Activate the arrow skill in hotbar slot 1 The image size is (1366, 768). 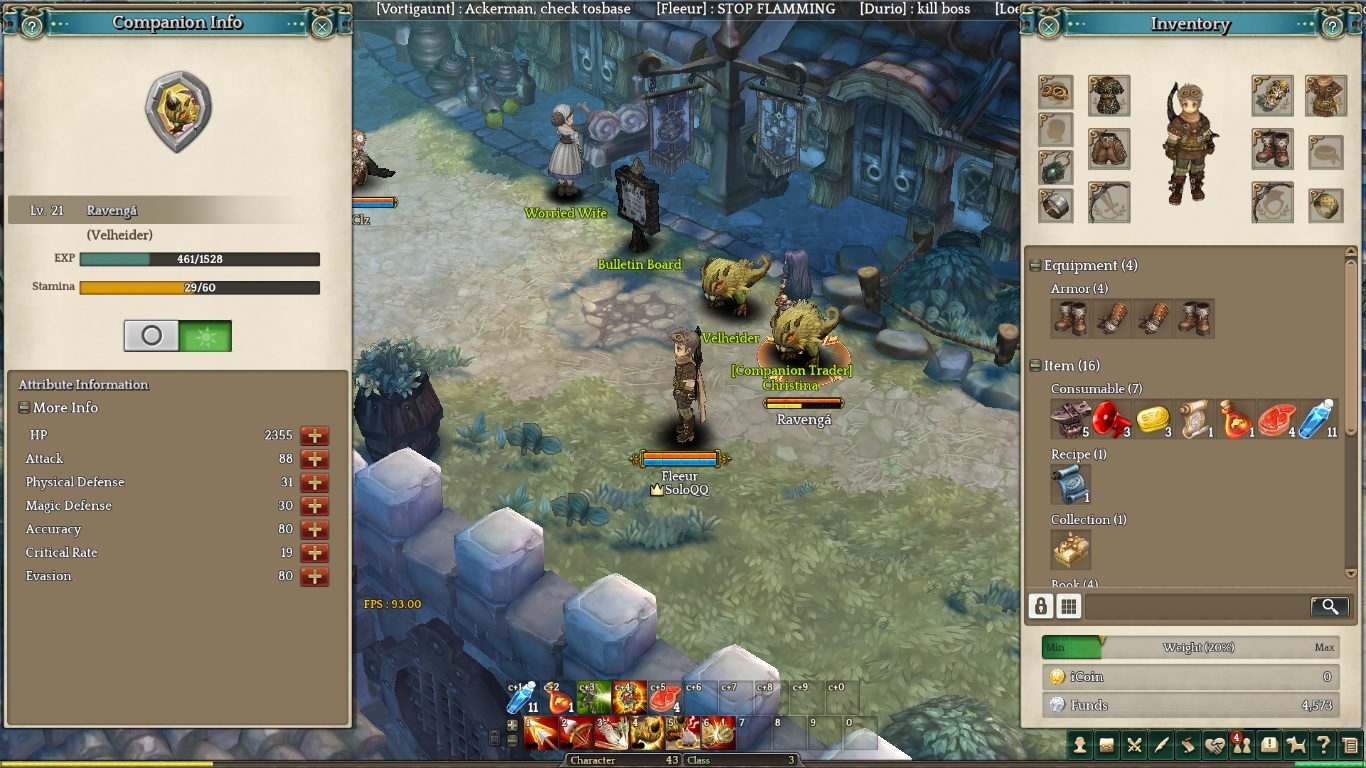[541, 733]
